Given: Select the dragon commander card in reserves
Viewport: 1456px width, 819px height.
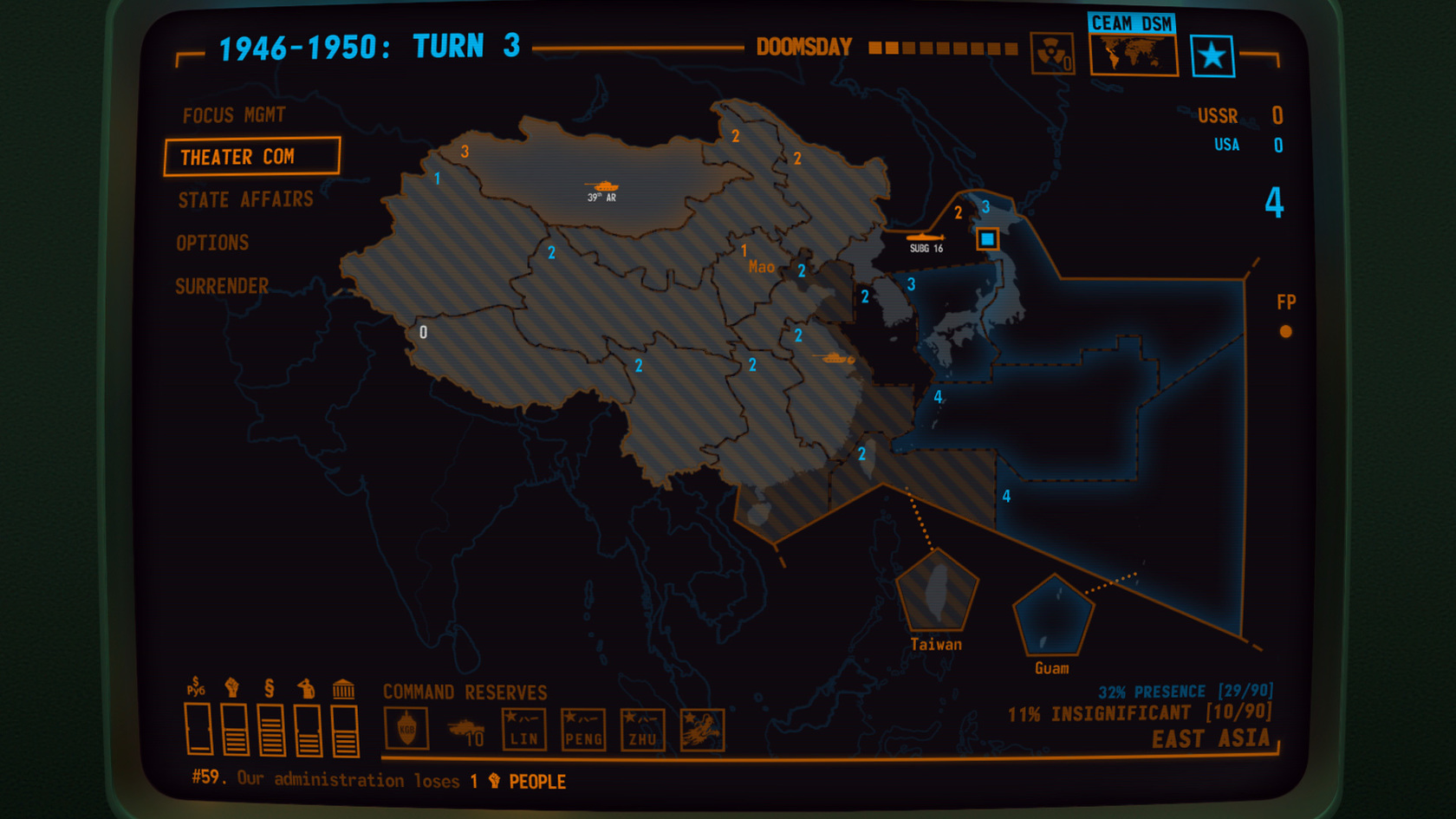Looking at the screenshot, I should 702,729.
